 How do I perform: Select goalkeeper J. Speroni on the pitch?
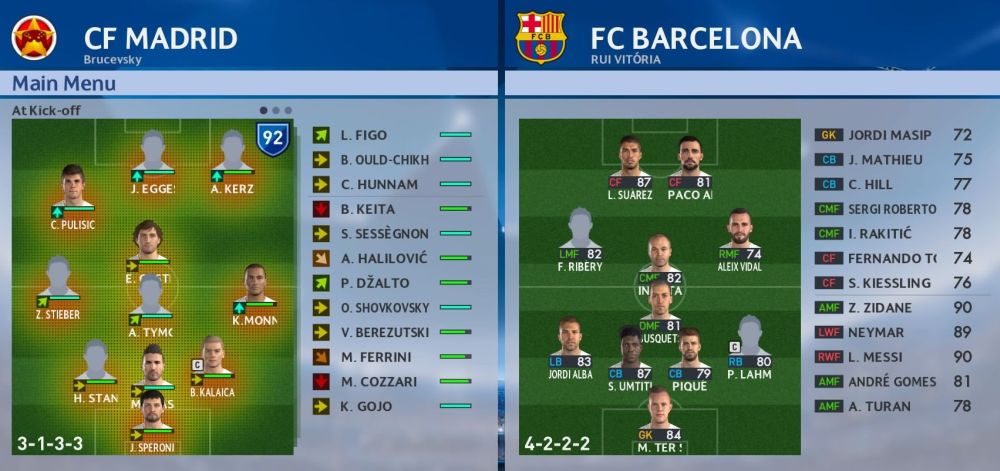coord(152,418)
